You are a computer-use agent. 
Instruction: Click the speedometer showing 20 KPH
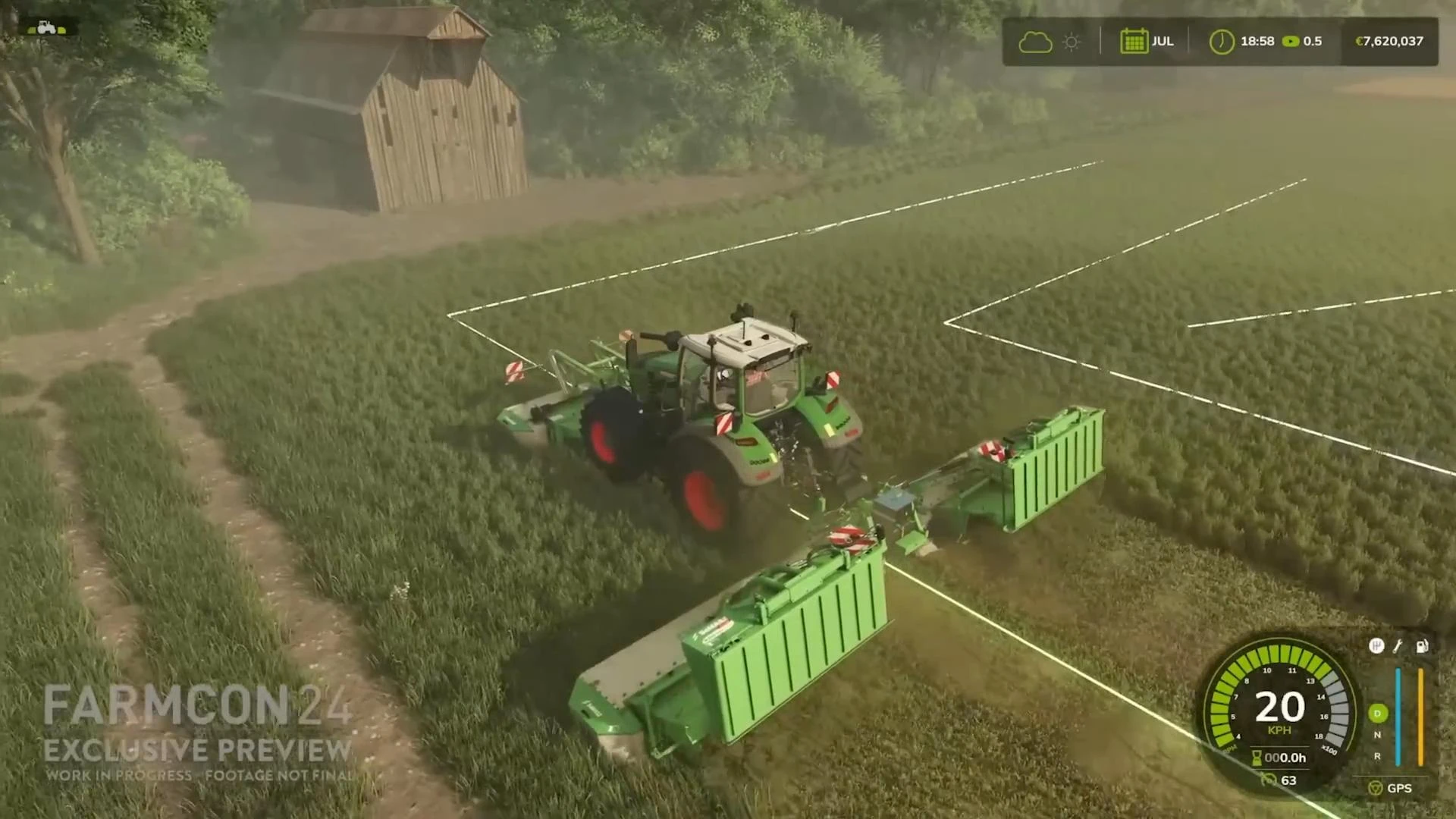point(1280,707)
